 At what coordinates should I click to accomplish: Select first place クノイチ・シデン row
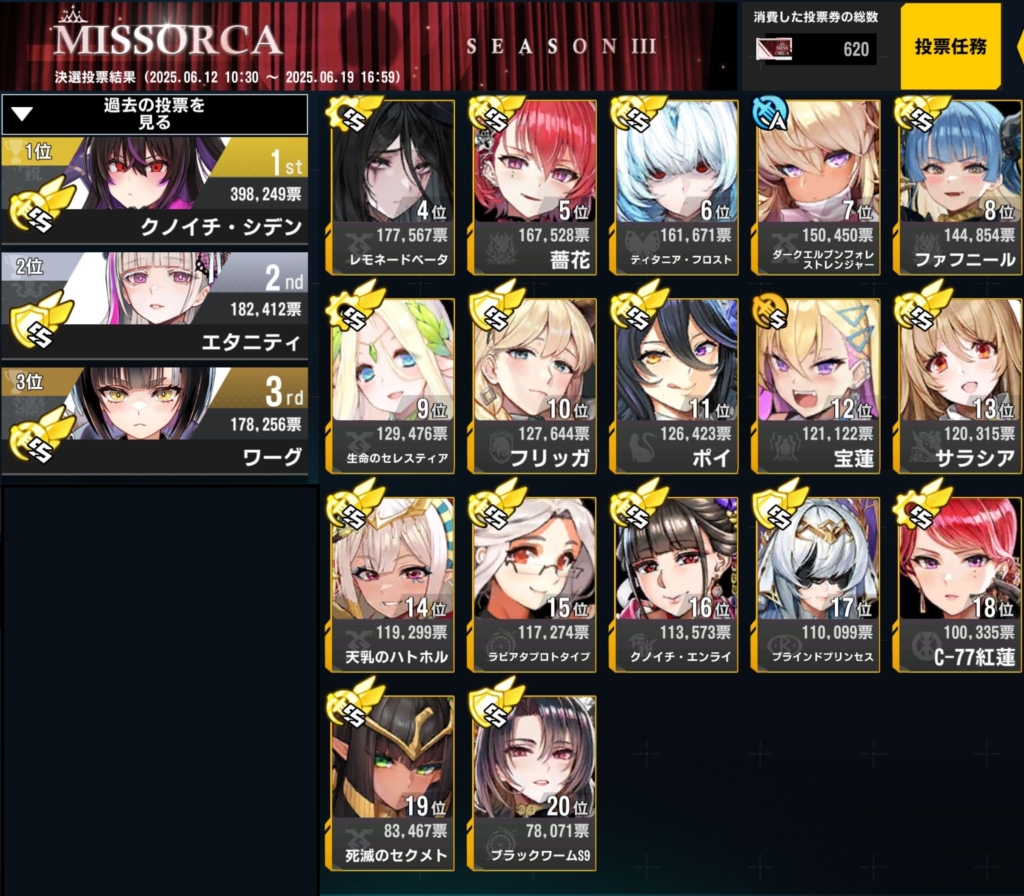(x=154, y=190)
